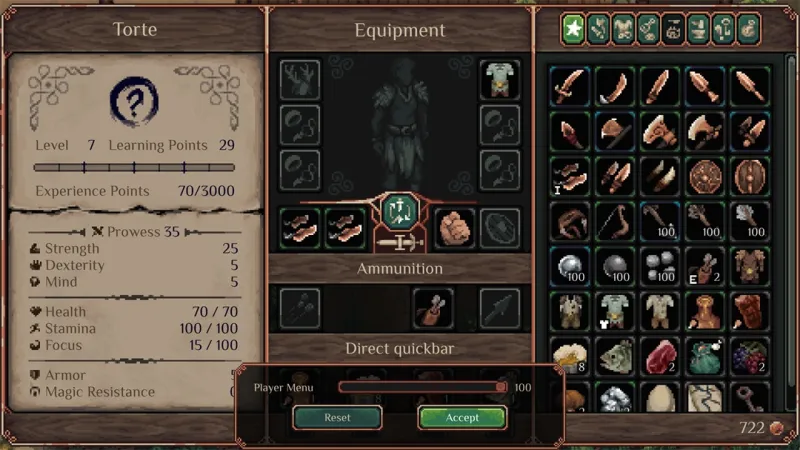The image size is (800, 450).
Task: Click the green pouch item
Action: click(703, 356)
